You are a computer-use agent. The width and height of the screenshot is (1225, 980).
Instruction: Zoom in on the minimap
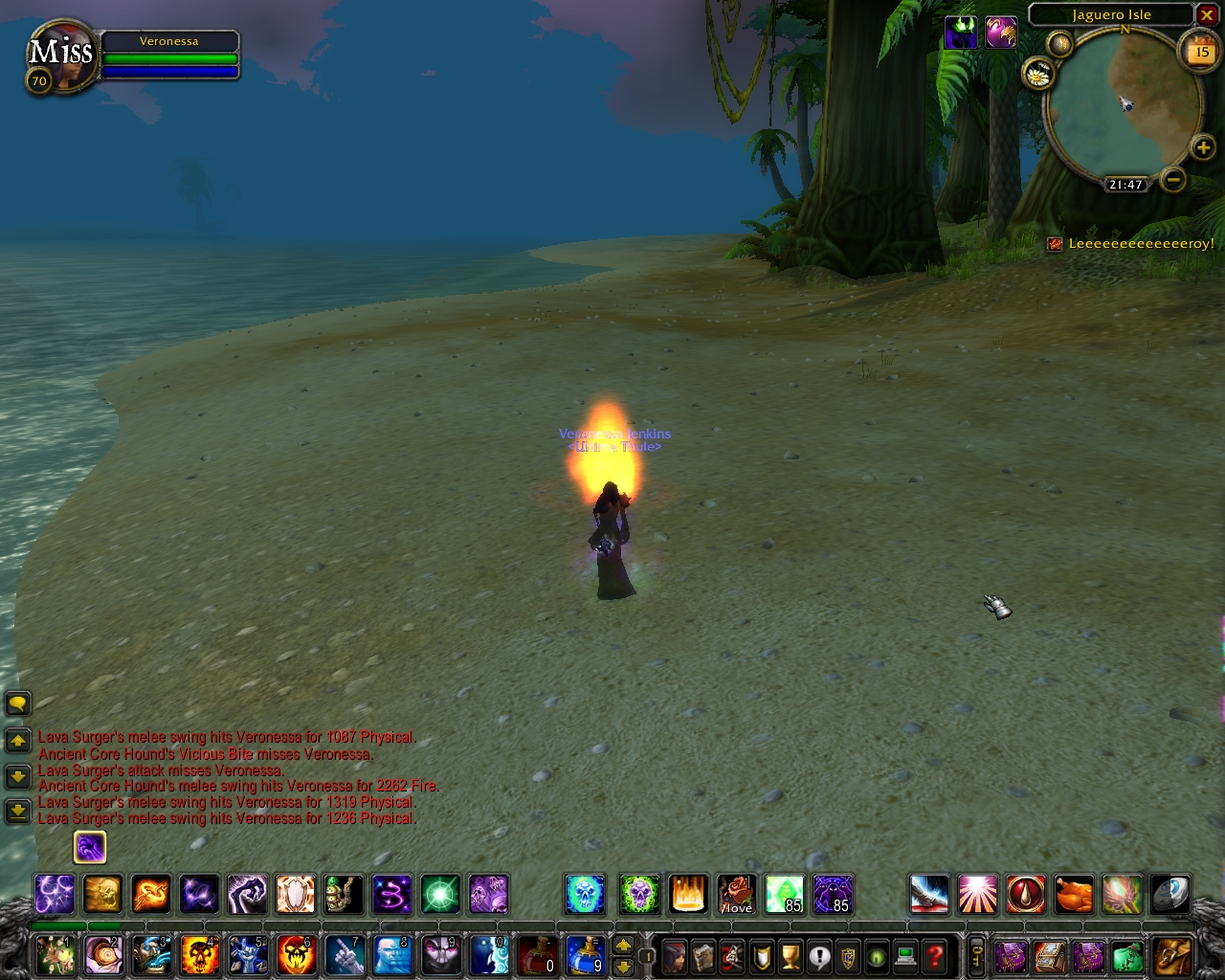tap(1203, 147)
